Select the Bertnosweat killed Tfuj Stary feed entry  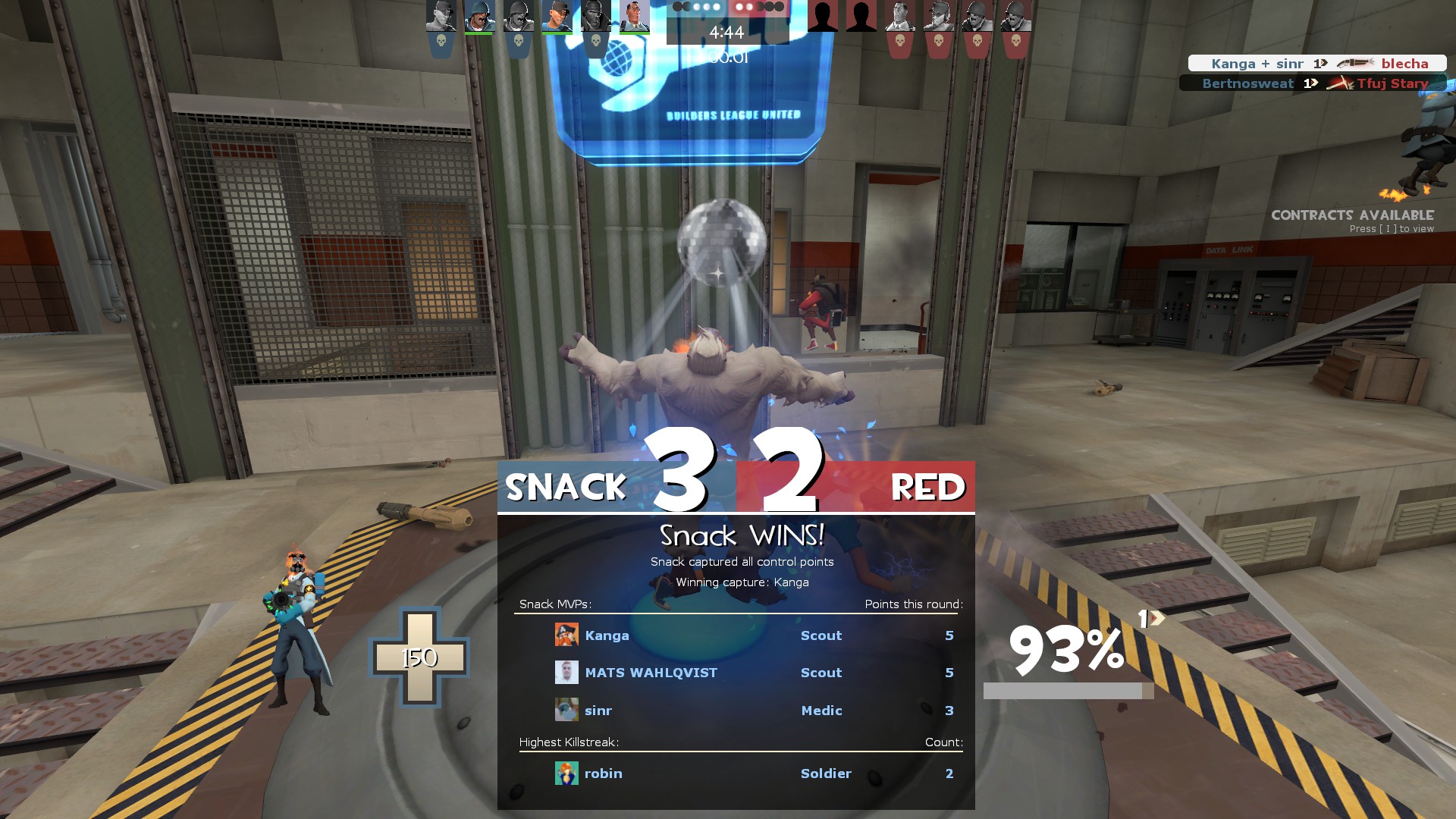pyautogui.click(x=1313, y=83)
